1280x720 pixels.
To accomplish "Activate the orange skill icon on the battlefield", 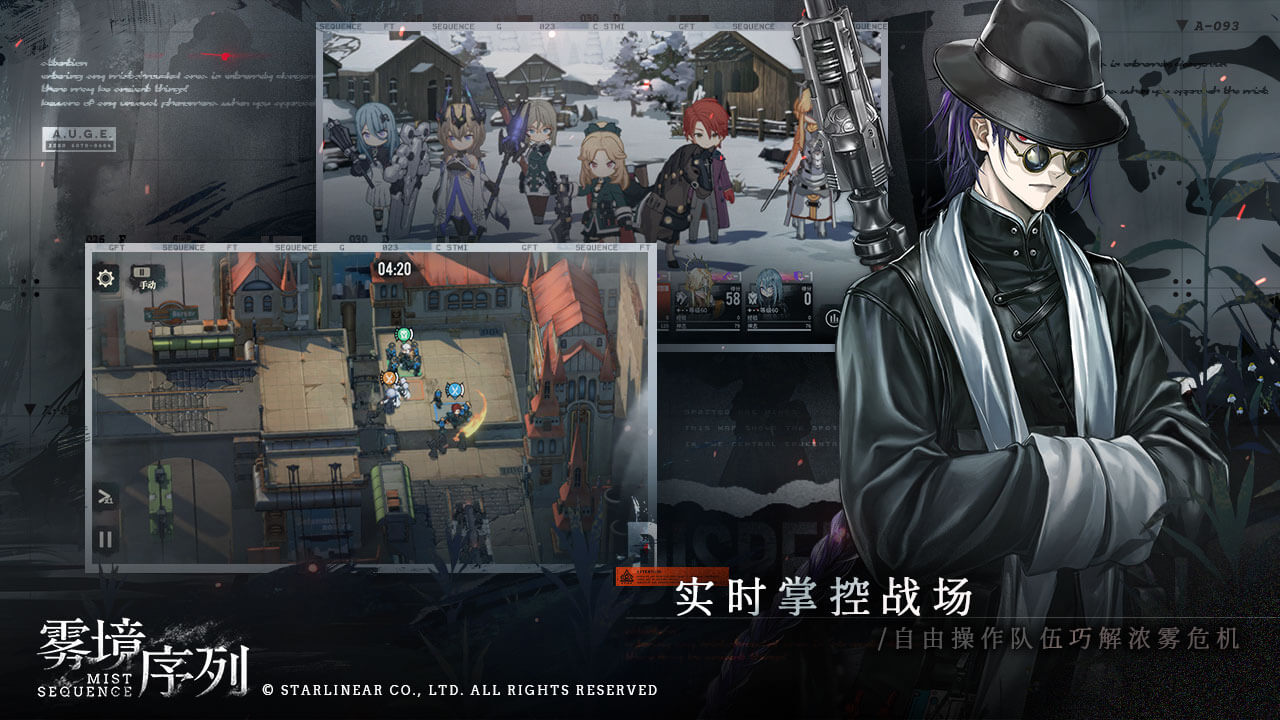I will click(x=389, y=378).
